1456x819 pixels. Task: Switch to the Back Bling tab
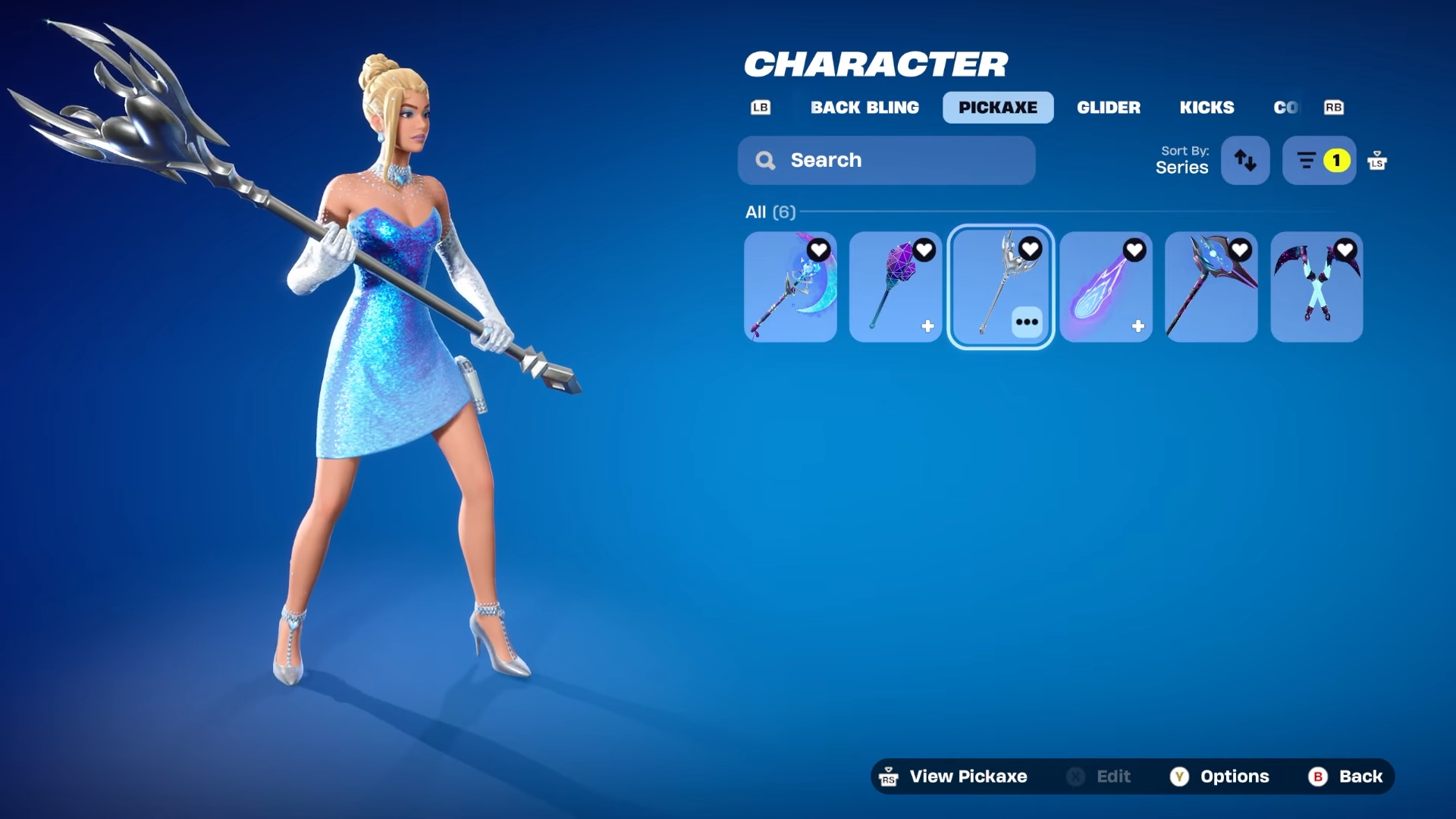click(x=864, y=108)
